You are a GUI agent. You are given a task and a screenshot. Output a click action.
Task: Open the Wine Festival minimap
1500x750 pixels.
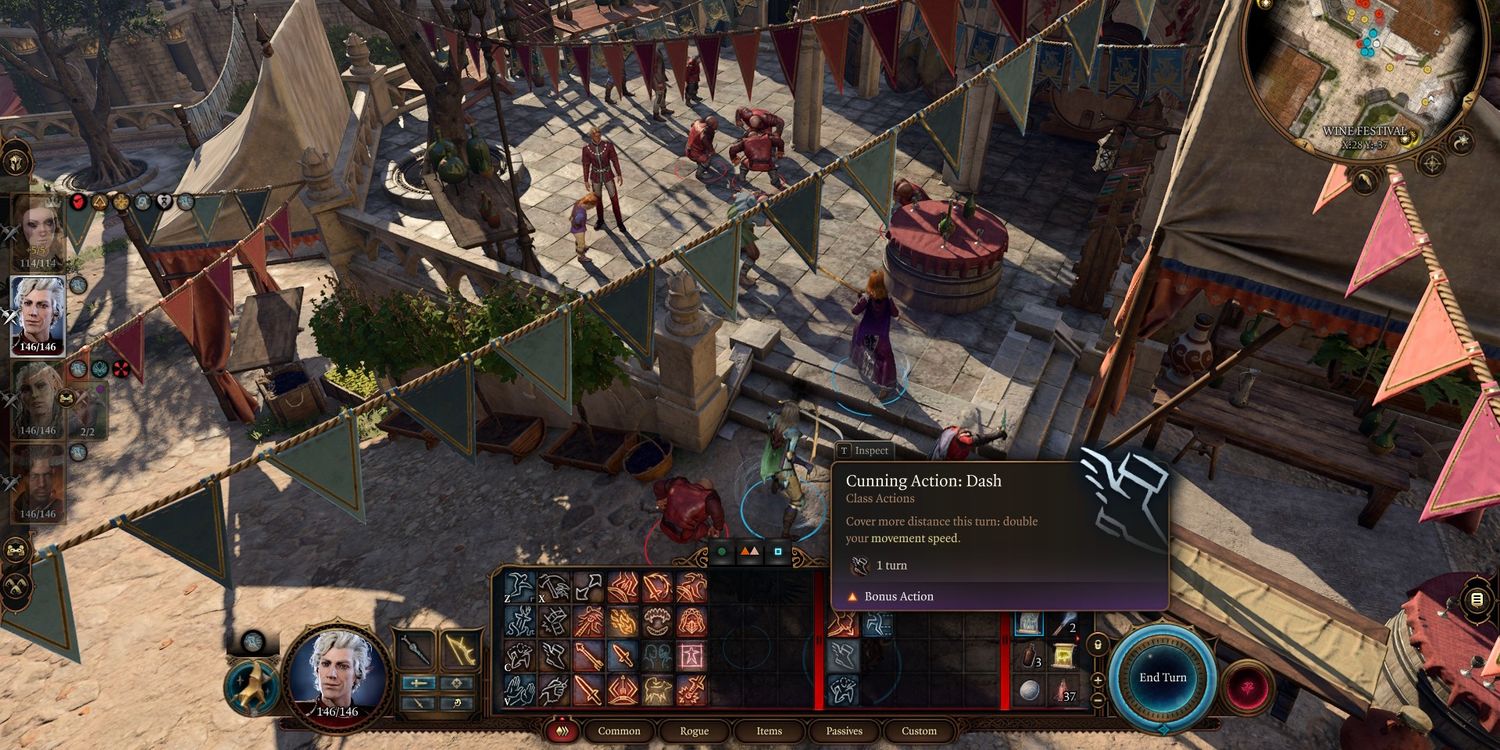[x=1364, y=68]
